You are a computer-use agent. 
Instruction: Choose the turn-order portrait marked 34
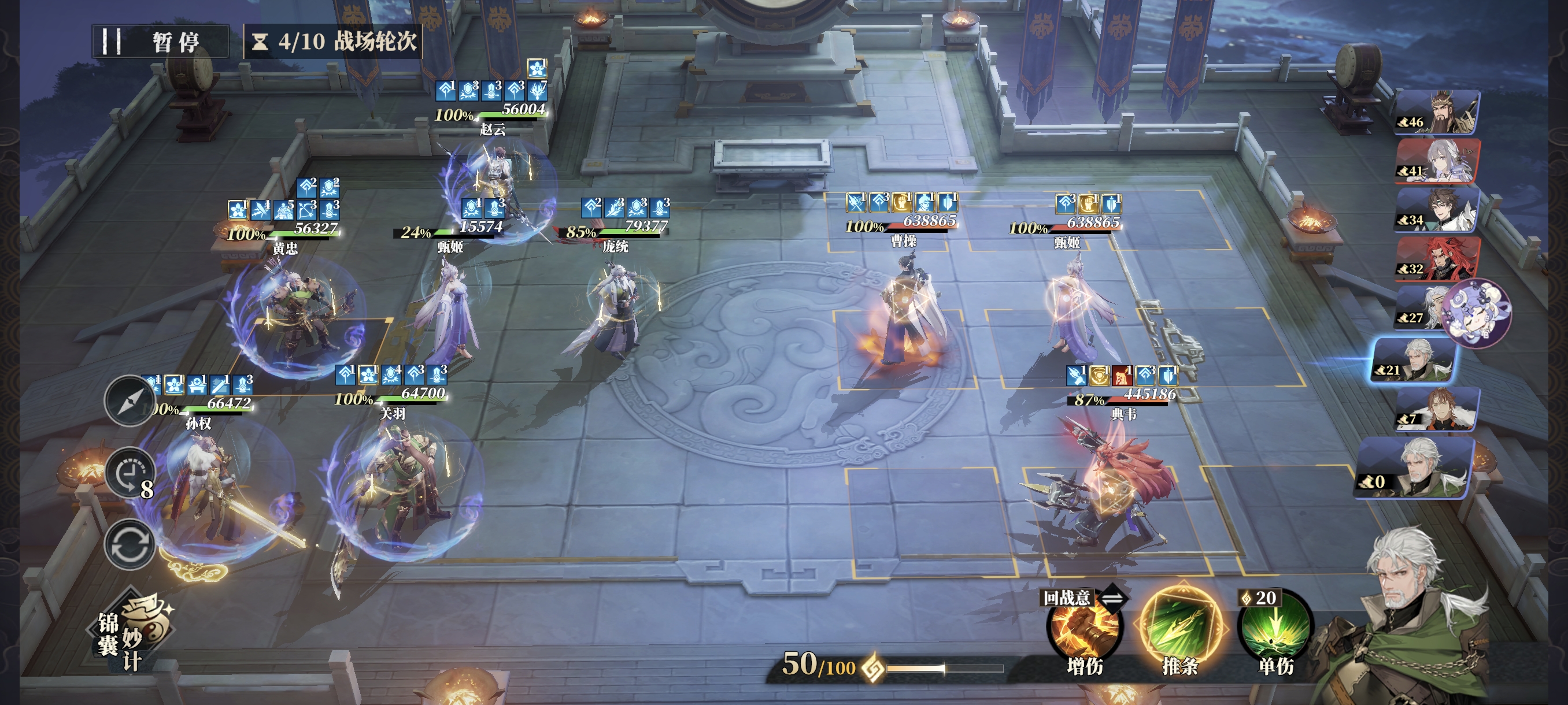click(x=1437, y=210)
